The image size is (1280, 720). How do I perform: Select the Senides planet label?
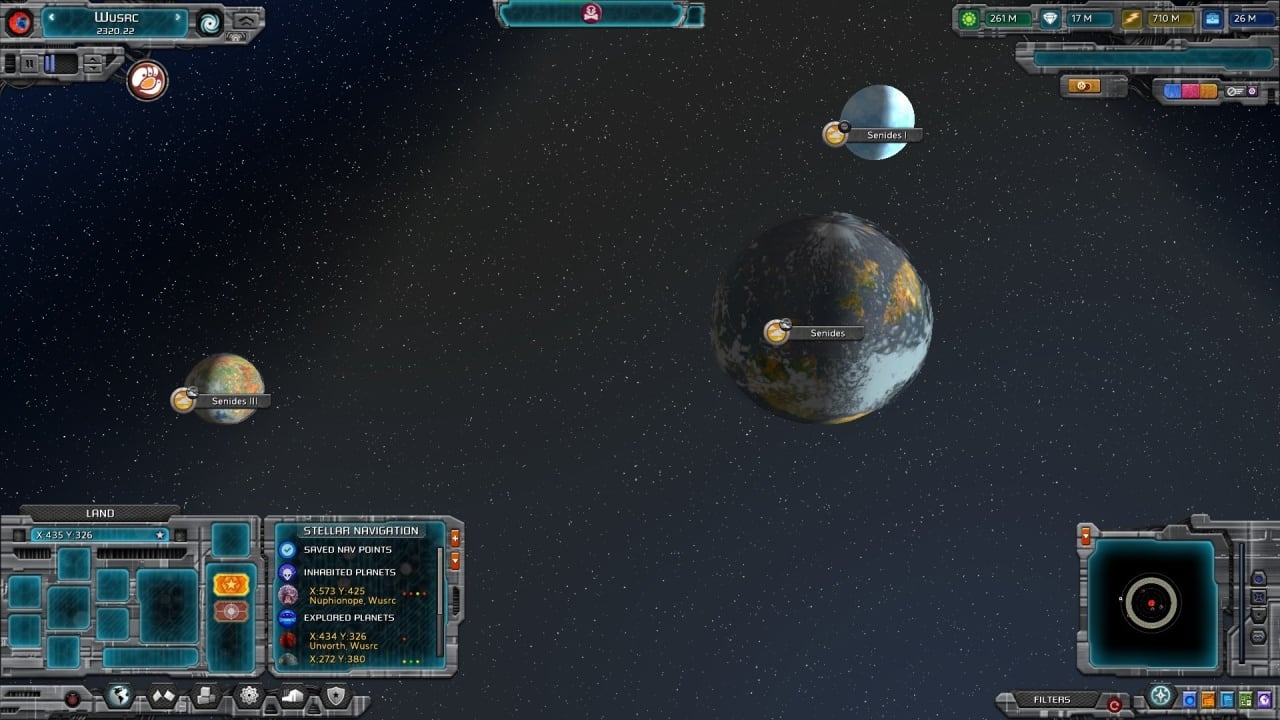tap(827, 333)
